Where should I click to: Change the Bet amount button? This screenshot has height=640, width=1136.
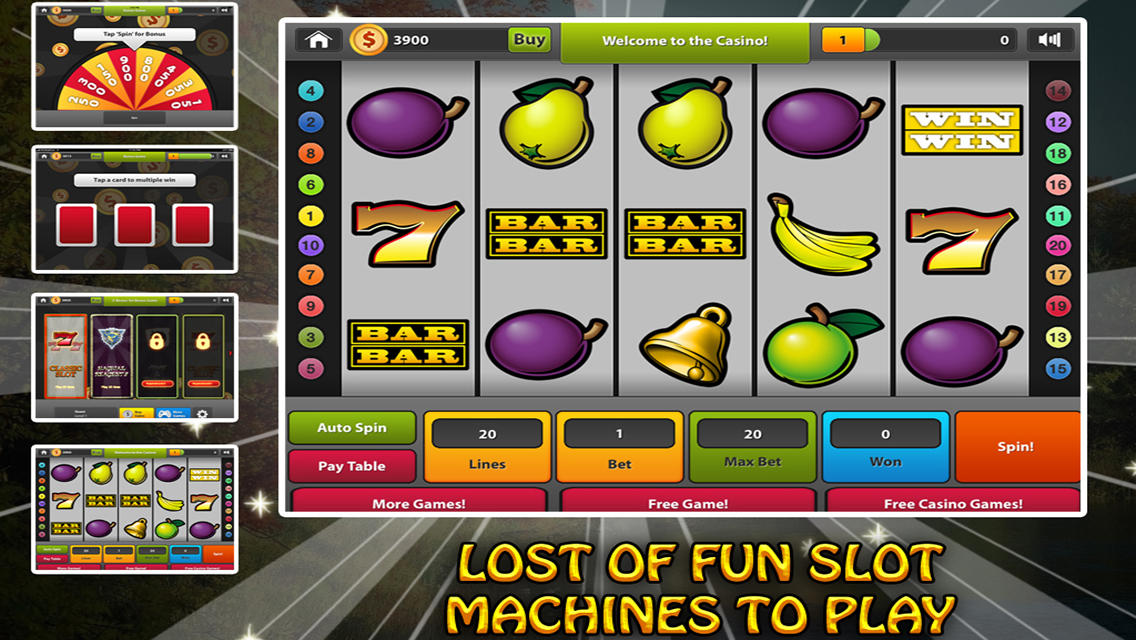coord(619,447)
